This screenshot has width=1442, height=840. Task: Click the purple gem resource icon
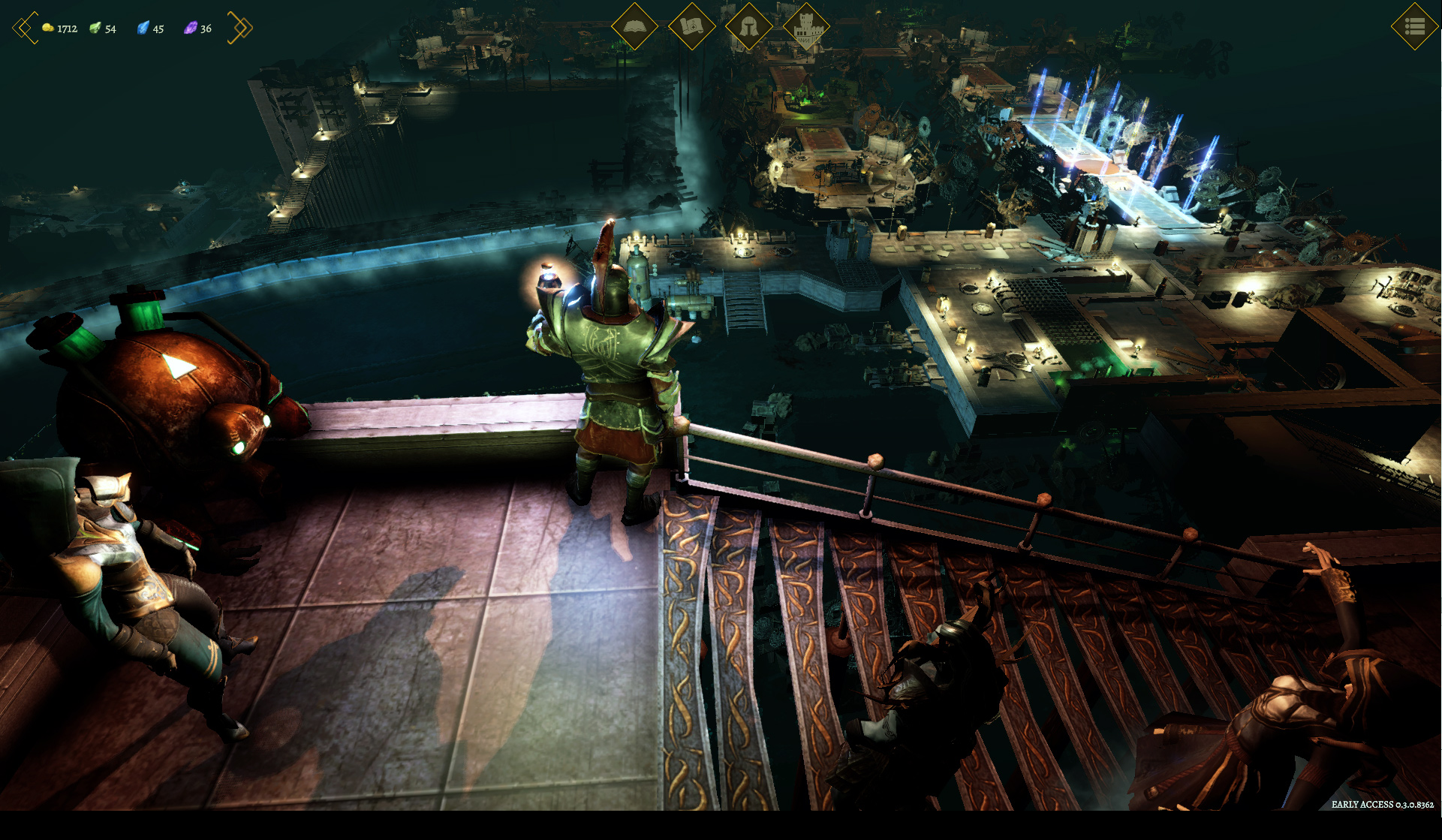coord(191,28)
